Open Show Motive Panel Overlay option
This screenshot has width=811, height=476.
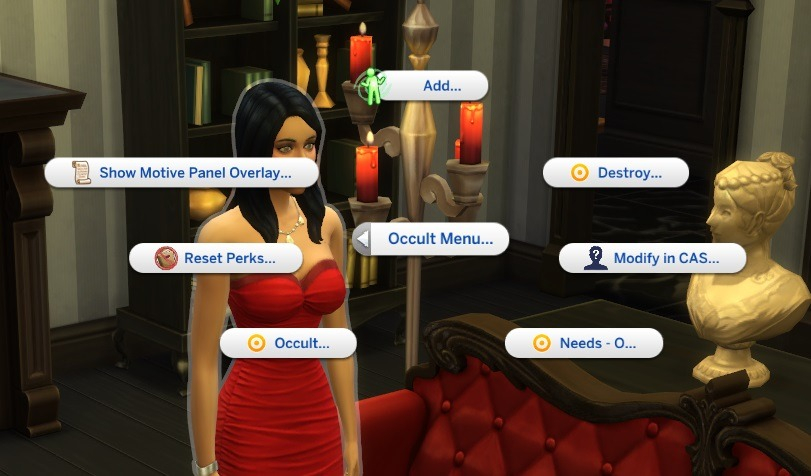click(x=182, y=173)
